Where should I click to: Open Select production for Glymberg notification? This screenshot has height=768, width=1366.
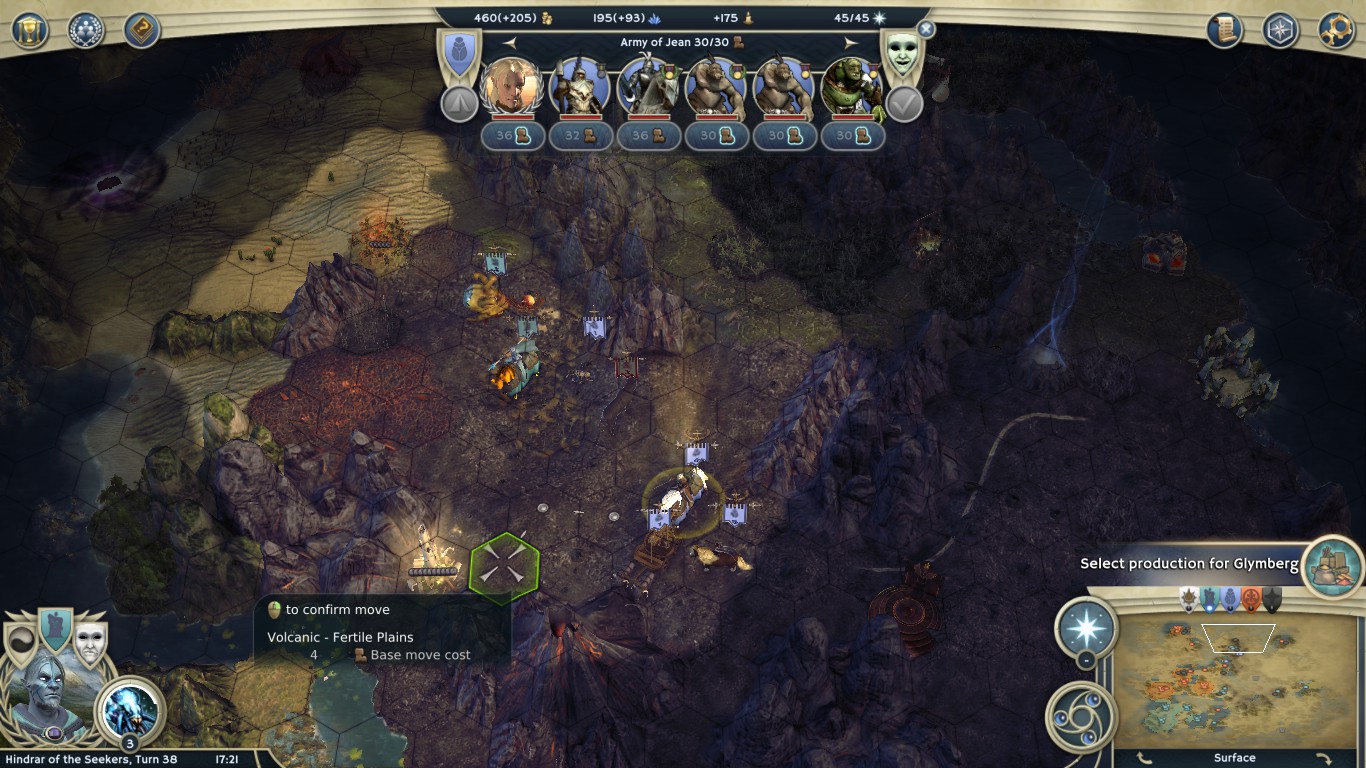coord(1333,564)
